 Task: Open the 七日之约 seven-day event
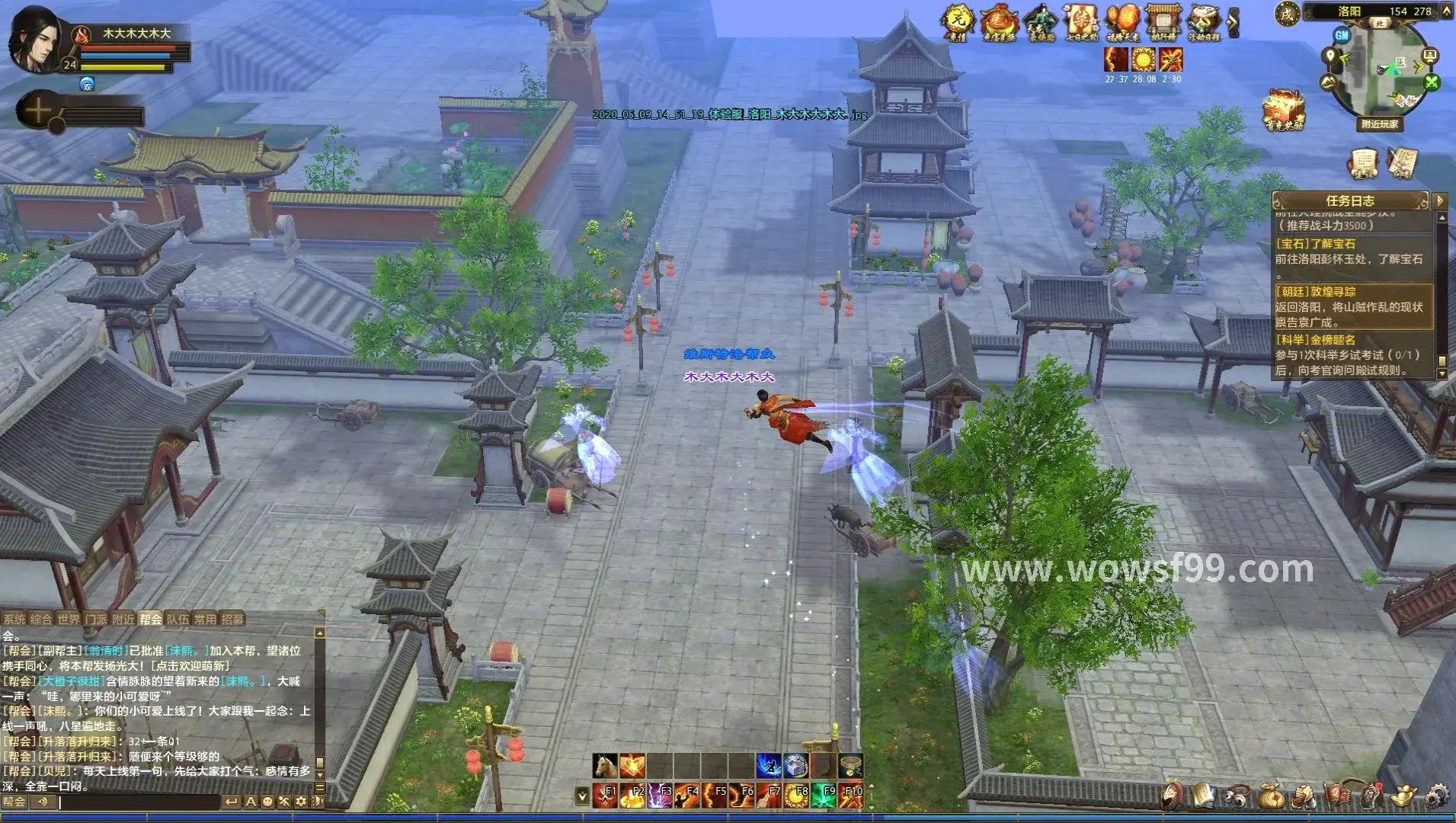coord(1081,23)
